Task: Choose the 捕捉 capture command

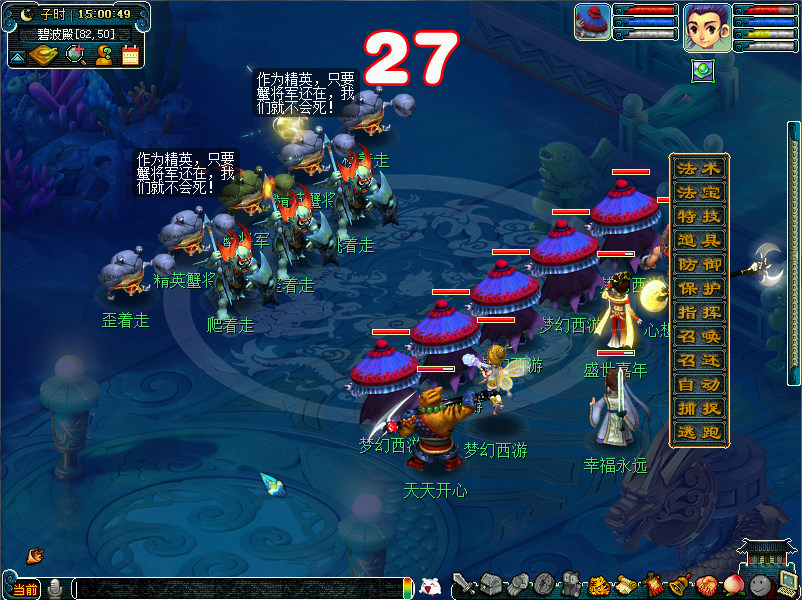Action: pyautogui.click(x=698, y=408)
